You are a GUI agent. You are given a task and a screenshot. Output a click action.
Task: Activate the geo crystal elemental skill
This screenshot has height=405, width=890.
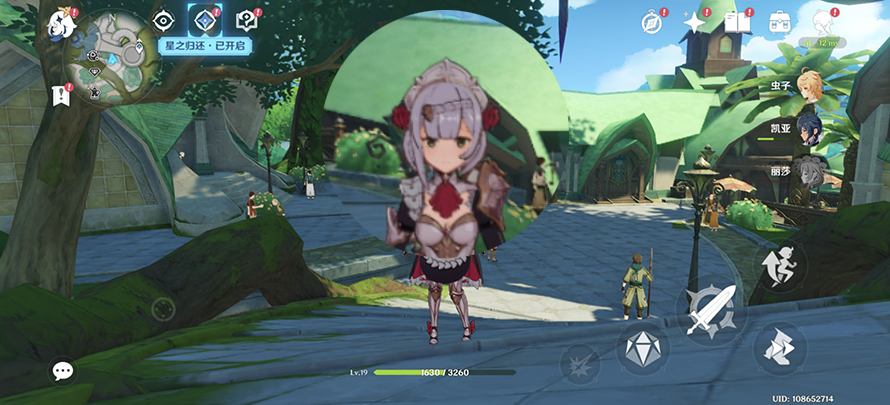tap(641, 349)
